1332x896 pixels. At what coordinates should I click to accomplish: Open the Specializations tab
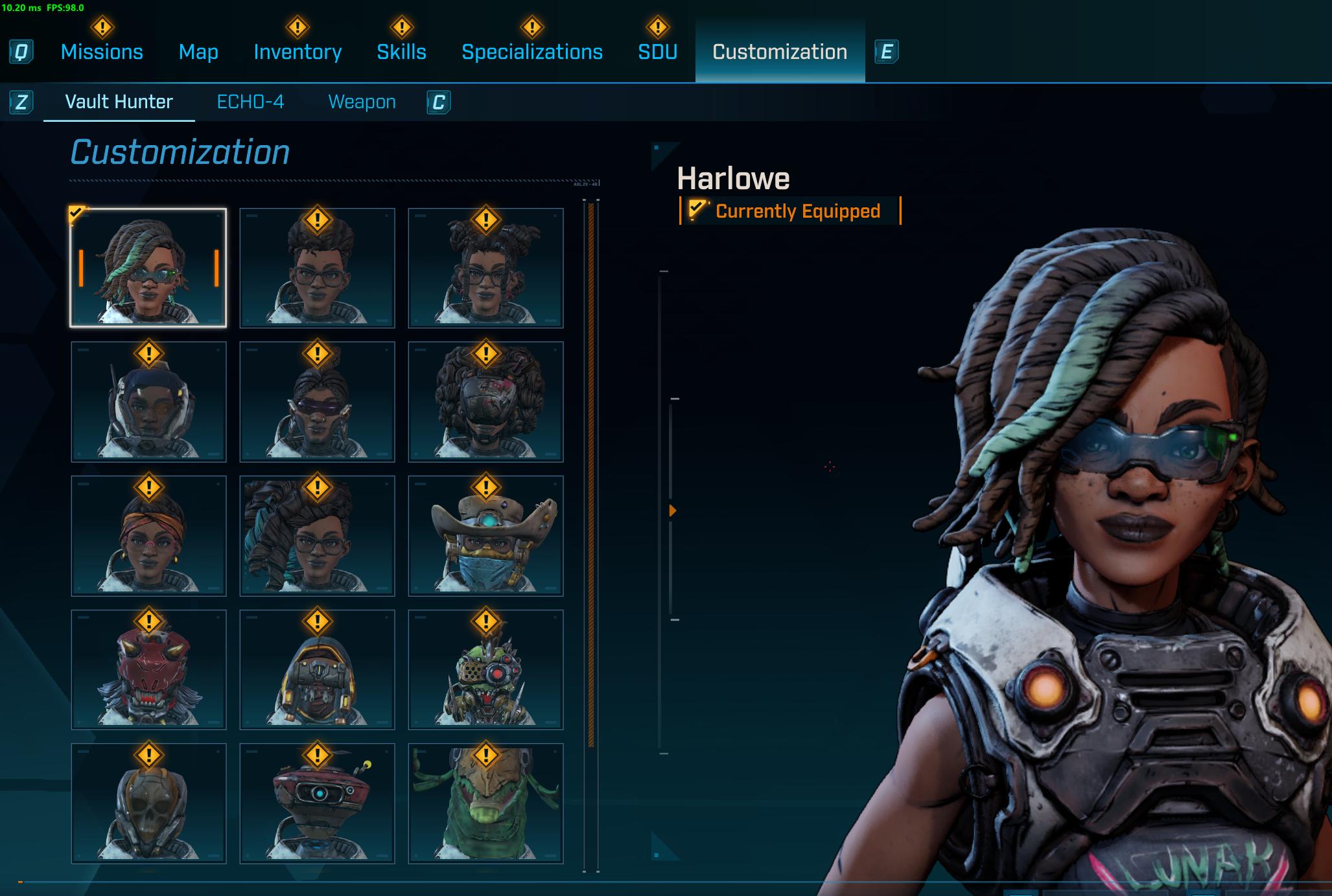[x=532, y=52]
